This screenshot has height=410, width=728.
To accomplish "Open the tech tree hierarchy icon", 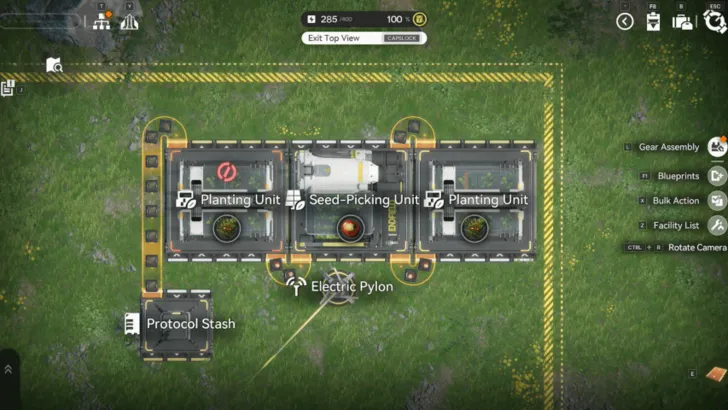I will [x=102, y=21].
